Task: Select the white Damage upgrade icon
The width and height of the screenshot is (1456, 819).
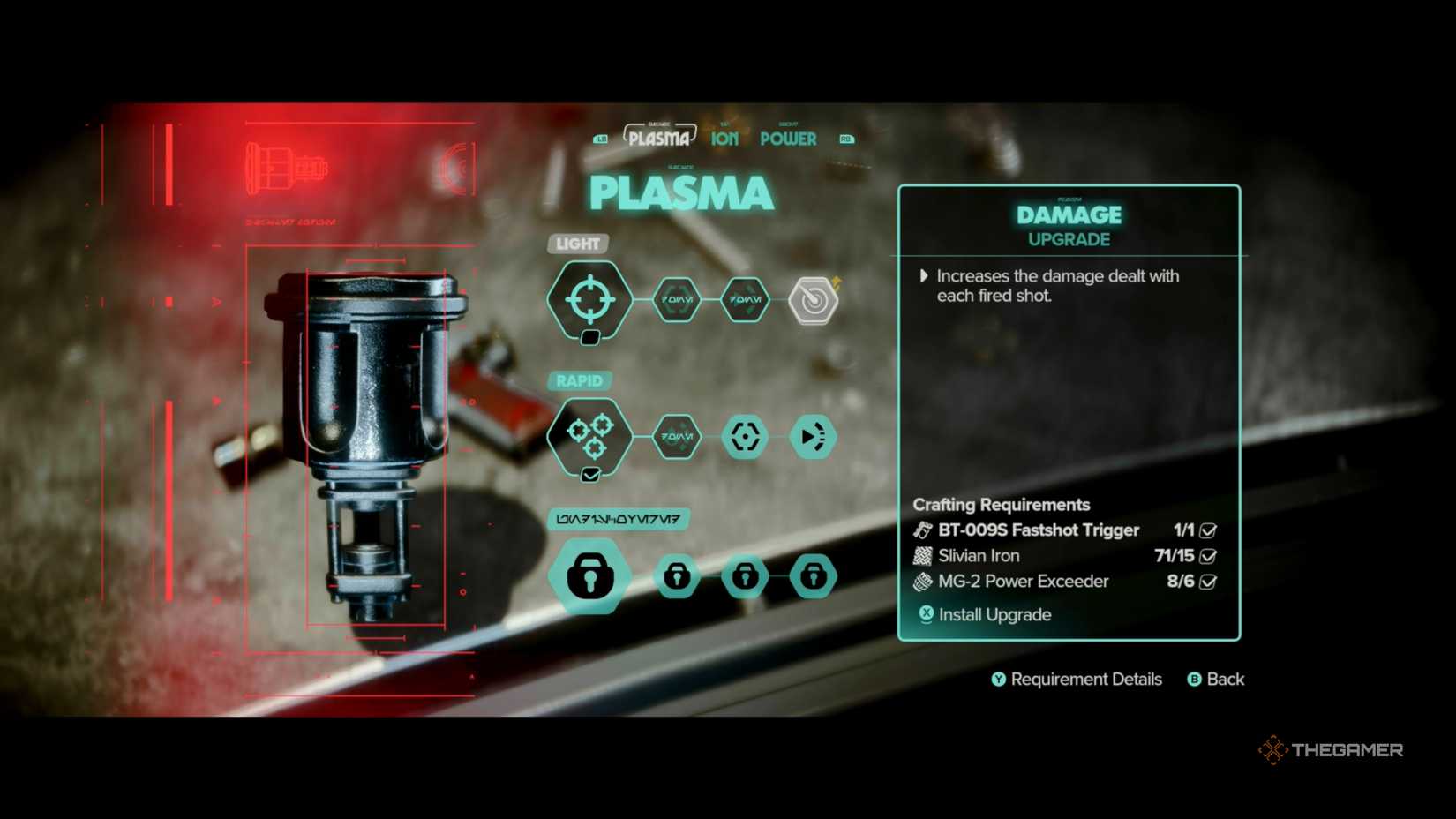Action: (x=814, y=300)
